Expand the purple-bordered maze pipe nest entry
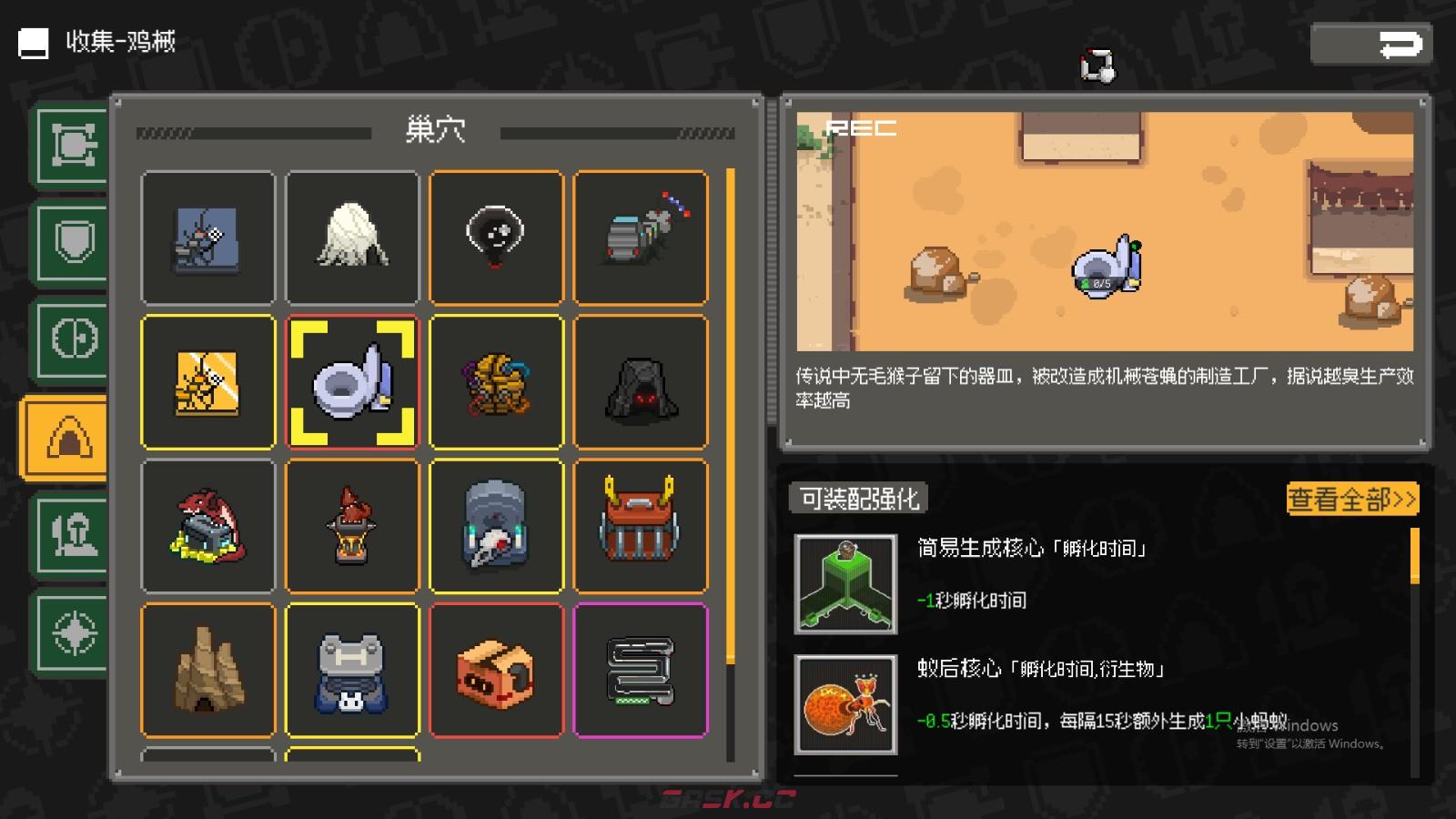 click(x=641, y=669)
